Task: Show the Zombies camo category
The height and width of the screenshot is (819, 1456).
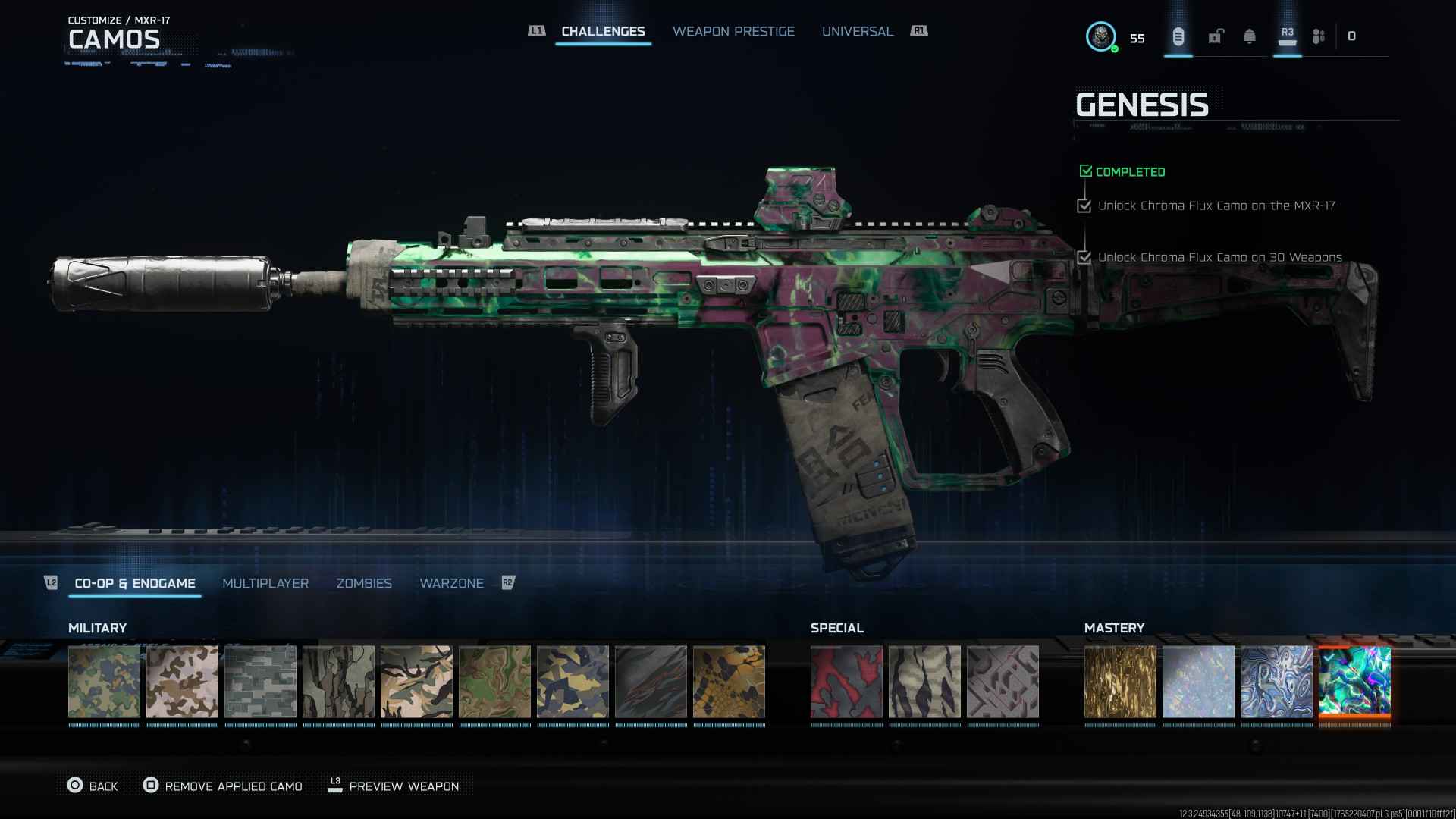Action: tap(364, 583)
